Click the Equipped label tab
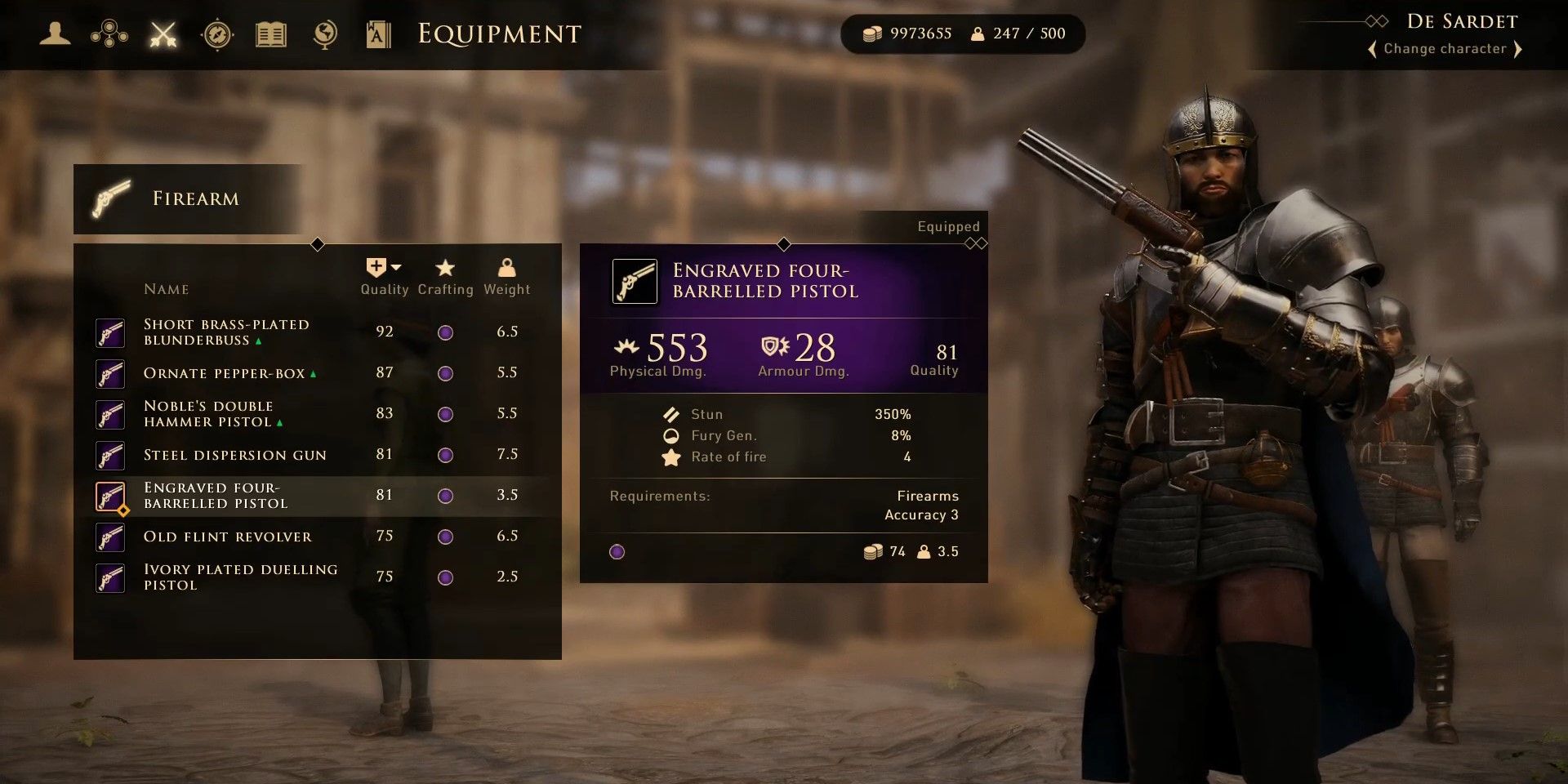Image resolution: width=1568 pixels, height=784 pixels. tap(947, 226)
